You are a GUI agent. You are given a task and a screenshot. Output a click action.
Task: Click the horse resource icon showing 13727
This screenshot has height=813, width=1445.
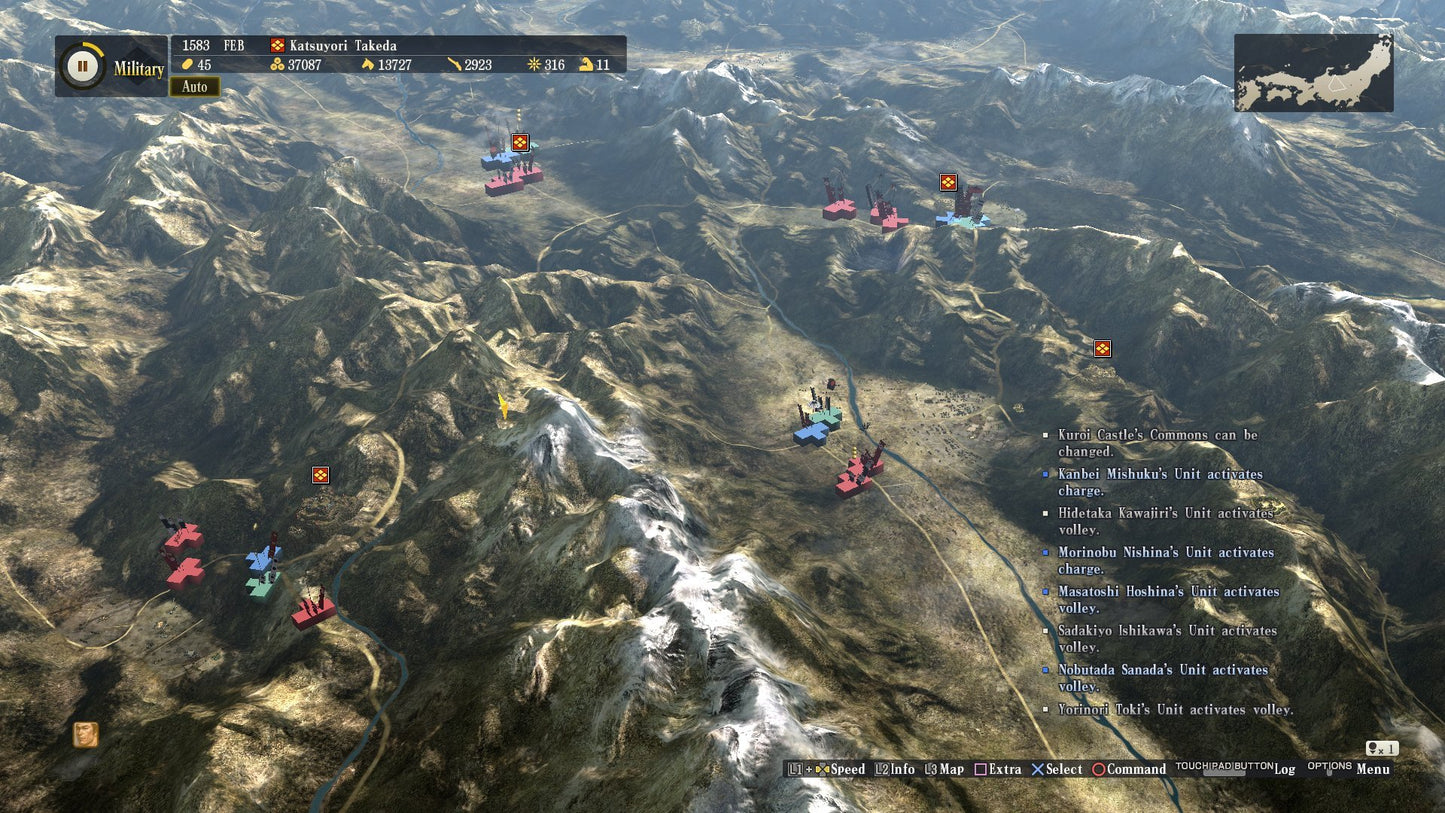click(367, 65)
